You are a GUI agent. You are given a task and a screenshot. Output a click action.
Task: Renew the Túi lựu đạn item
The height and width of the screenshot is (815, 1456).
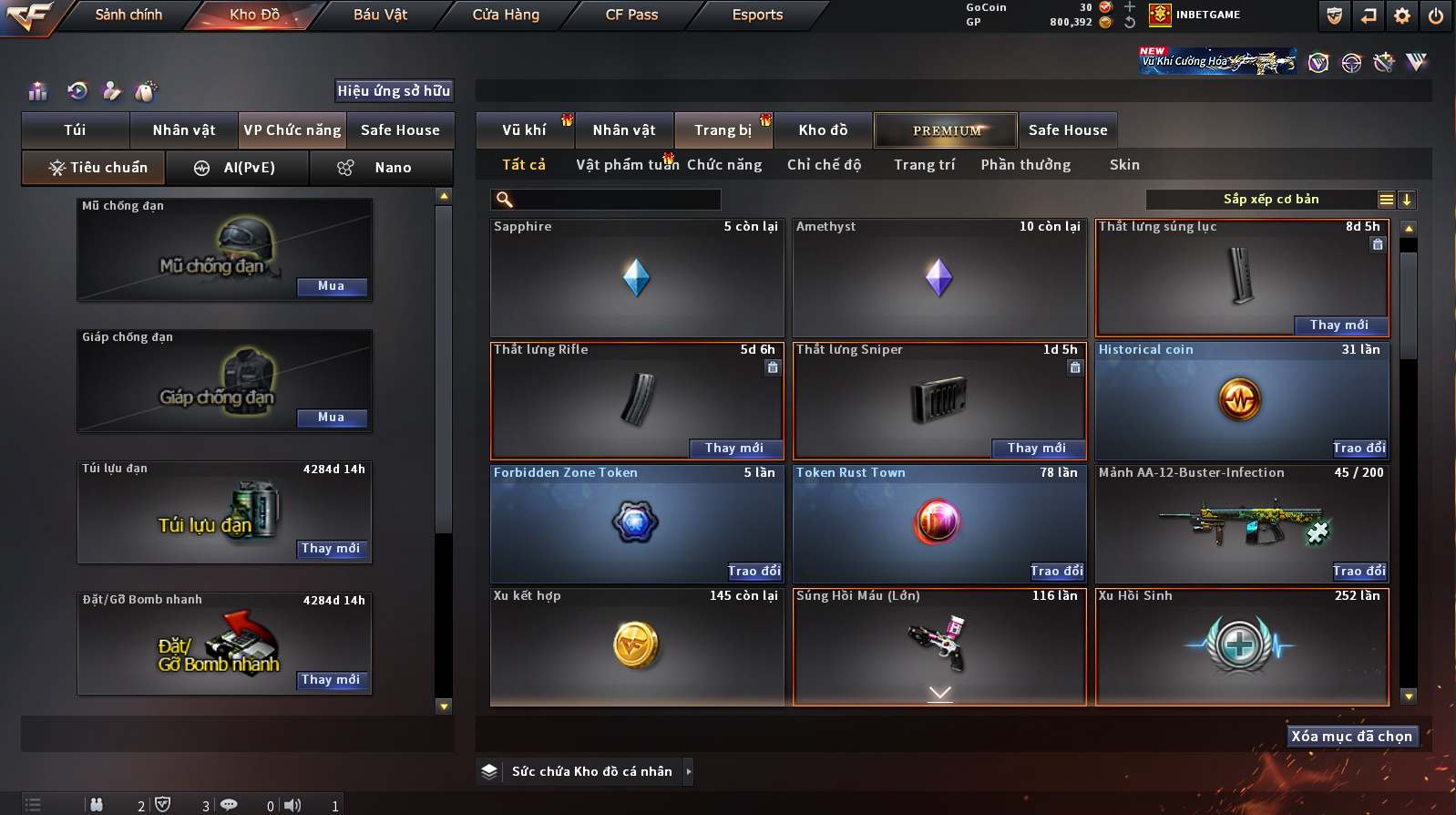click(x=331, y=549)
